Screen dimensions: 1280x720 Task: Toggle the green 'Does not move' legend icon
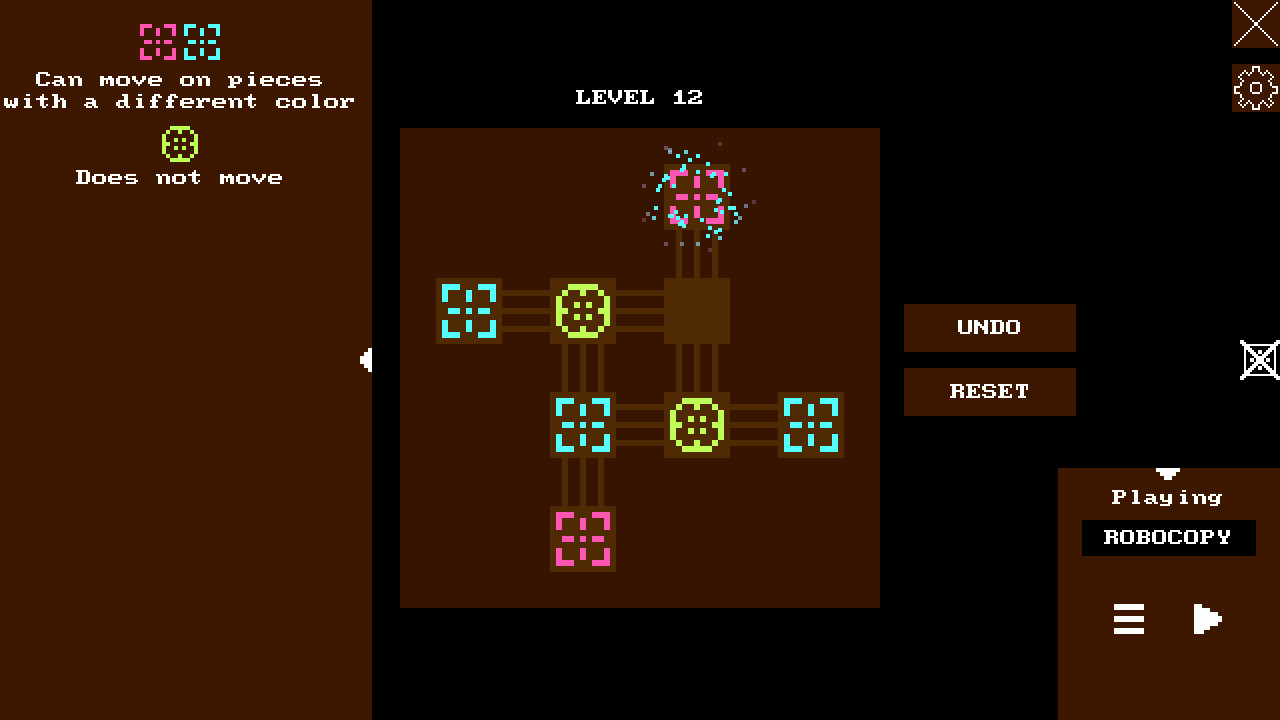point(180,143)
